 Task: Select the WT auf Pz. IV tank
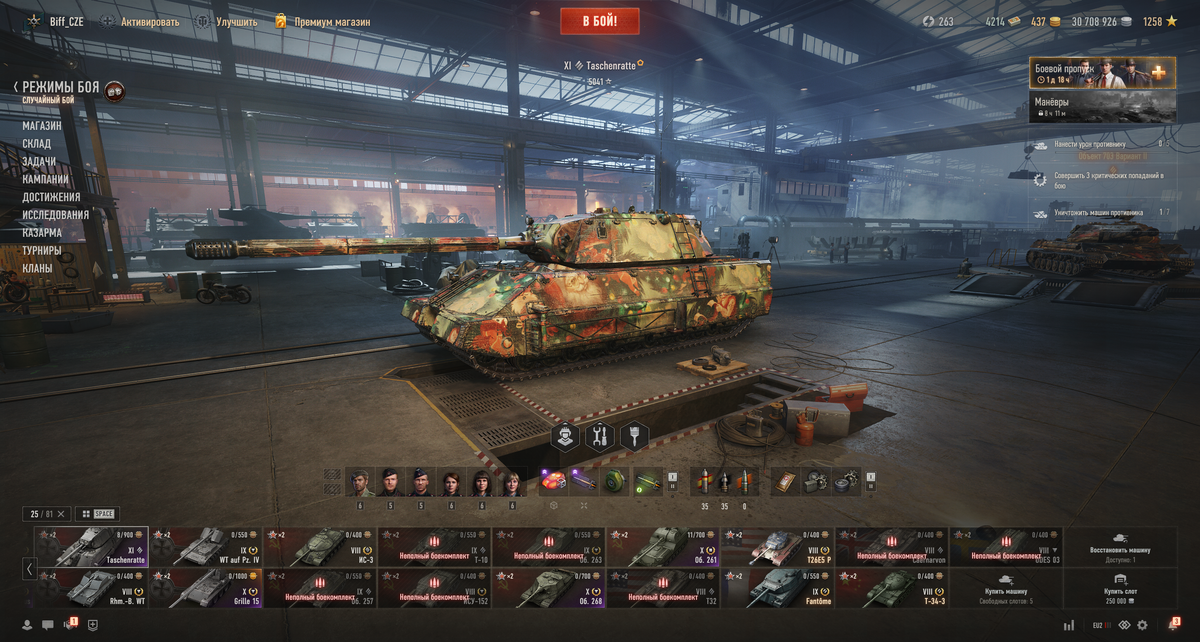(x=206, y=546)
